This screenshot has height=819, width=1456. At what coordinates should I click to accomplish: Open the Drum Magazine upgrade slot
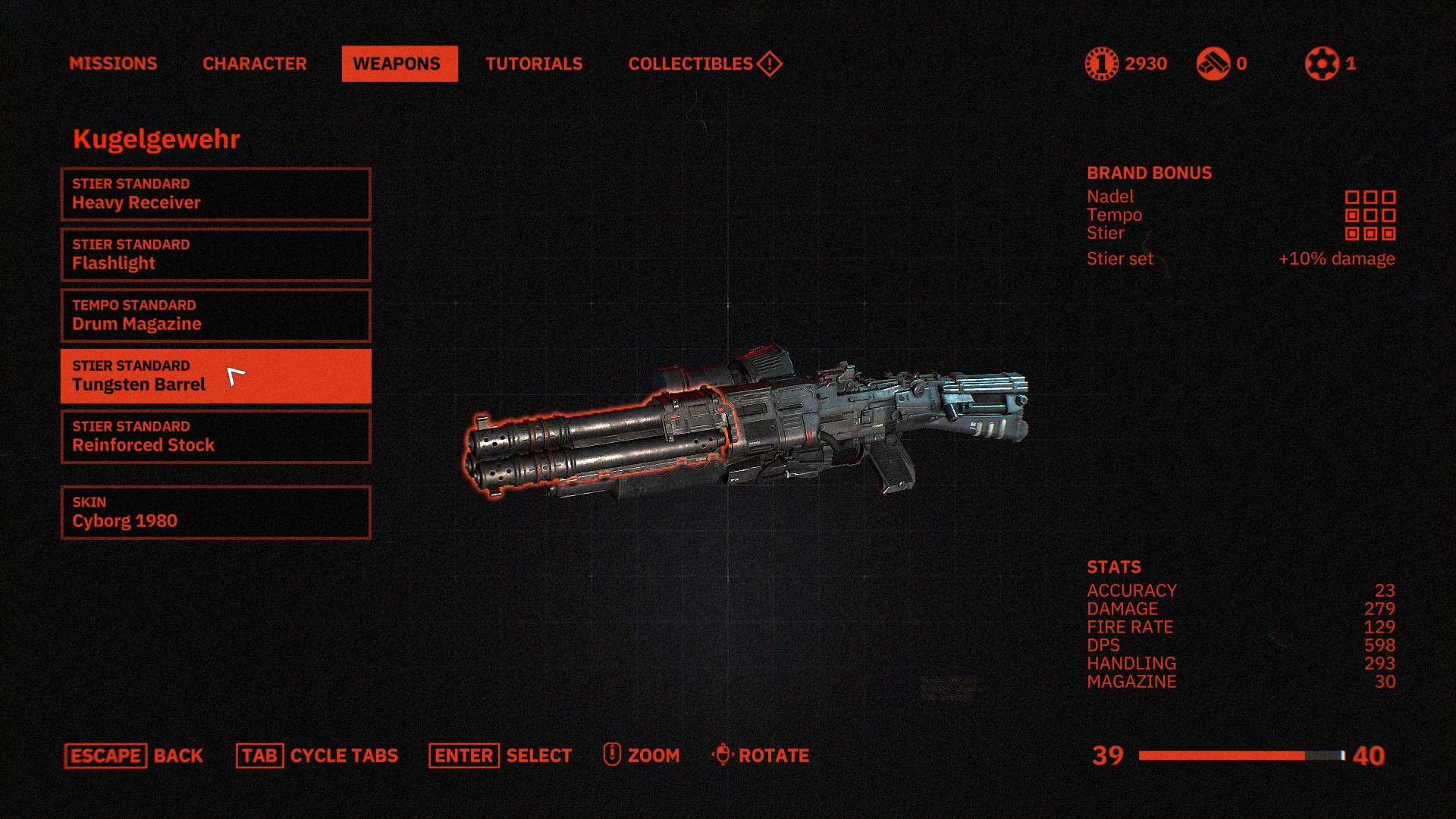pyautogui.click(x=215, y=315)
